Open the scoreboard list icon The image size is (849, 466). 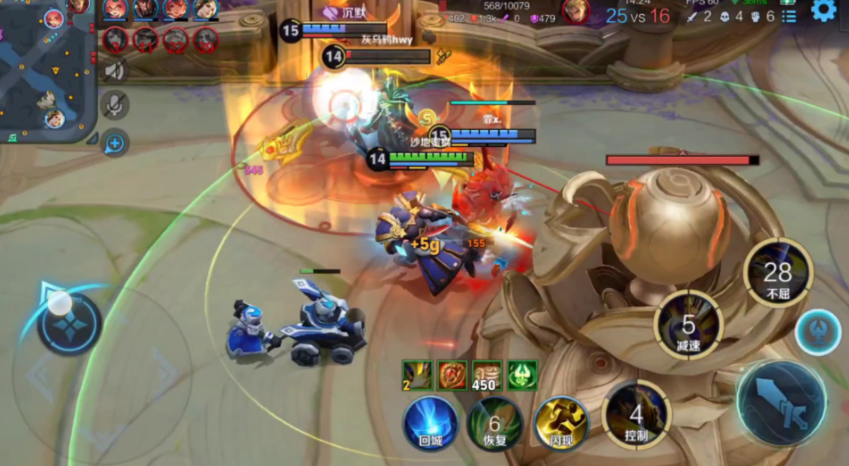coord(789,15)
